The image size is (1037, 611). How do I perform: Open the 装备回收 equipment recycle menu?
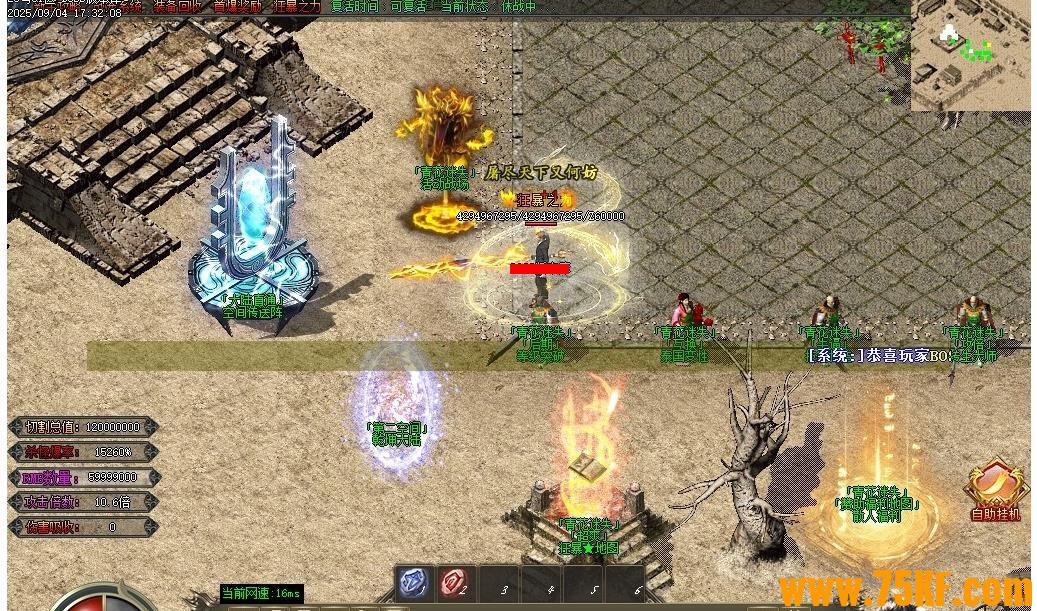click(x=178, y=6)
